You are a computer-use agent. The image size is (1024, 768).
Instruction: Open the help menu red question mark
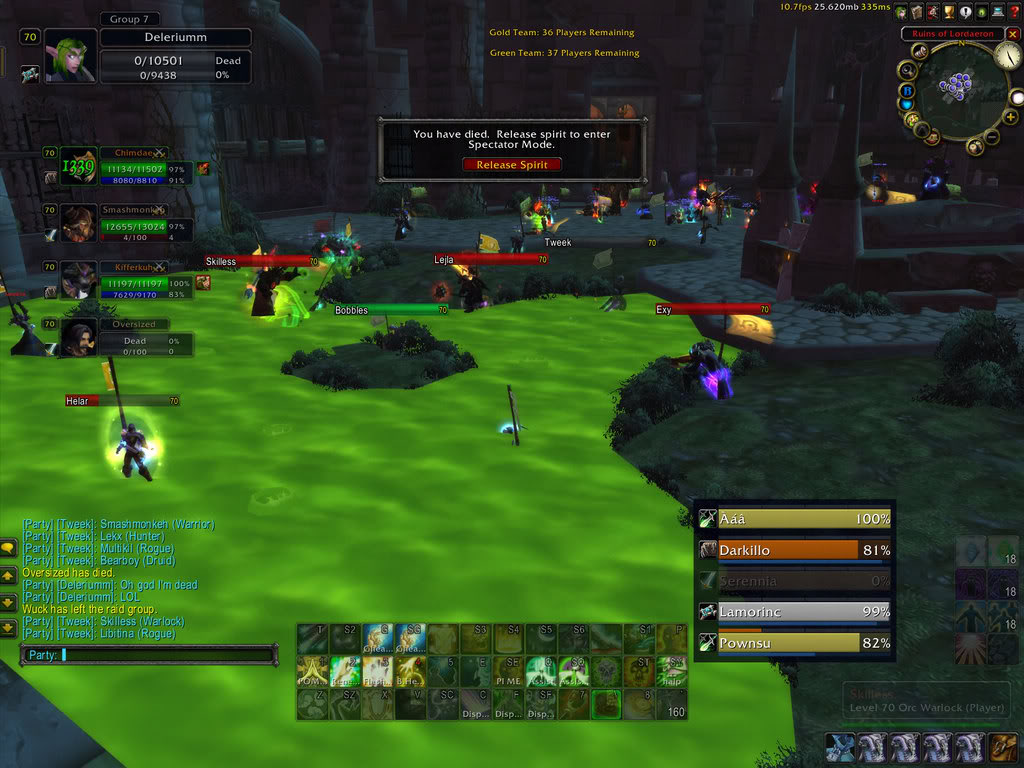click(1014, 12)
